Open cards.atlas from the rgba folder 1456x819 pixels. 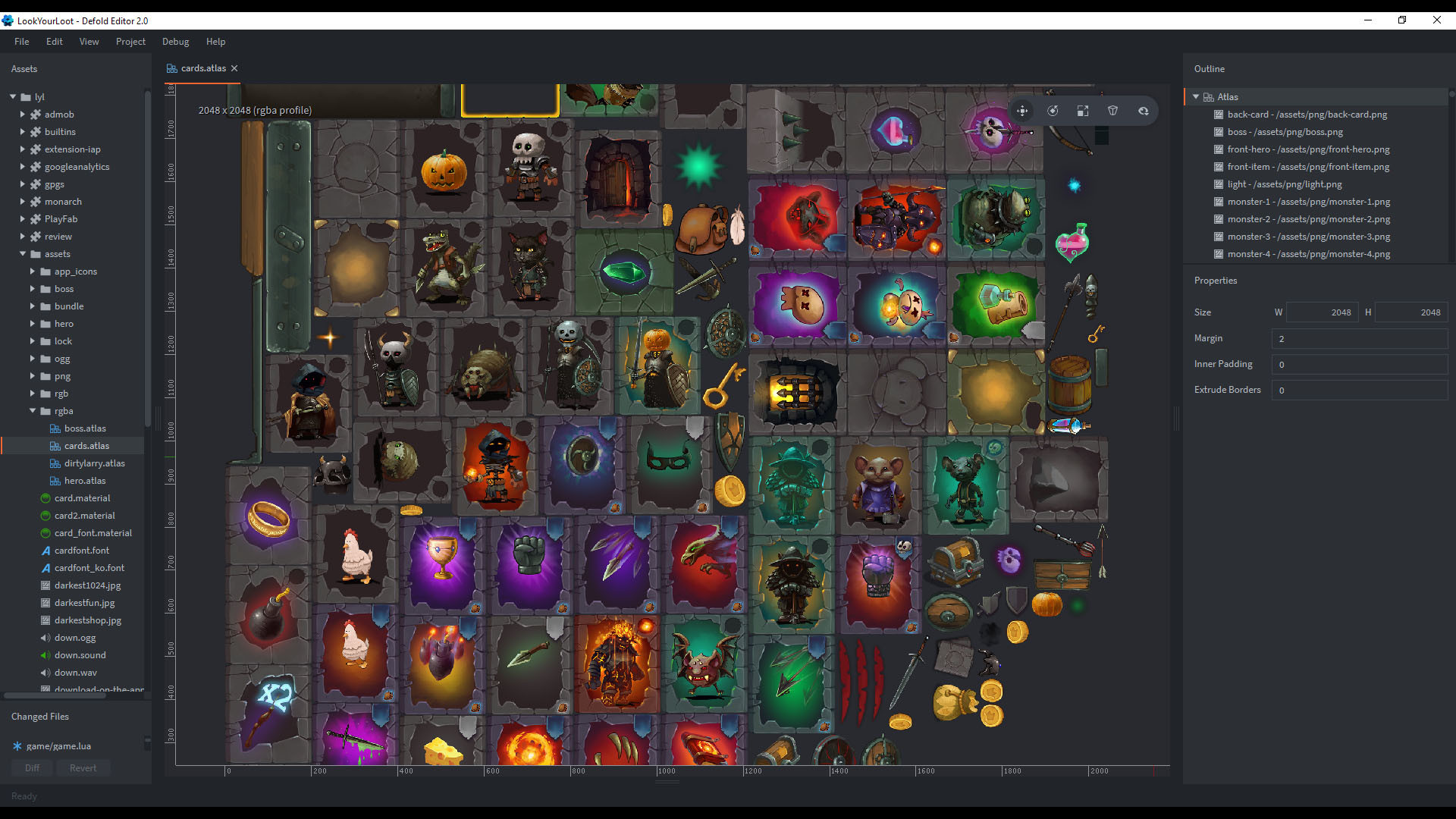point(86,445)
